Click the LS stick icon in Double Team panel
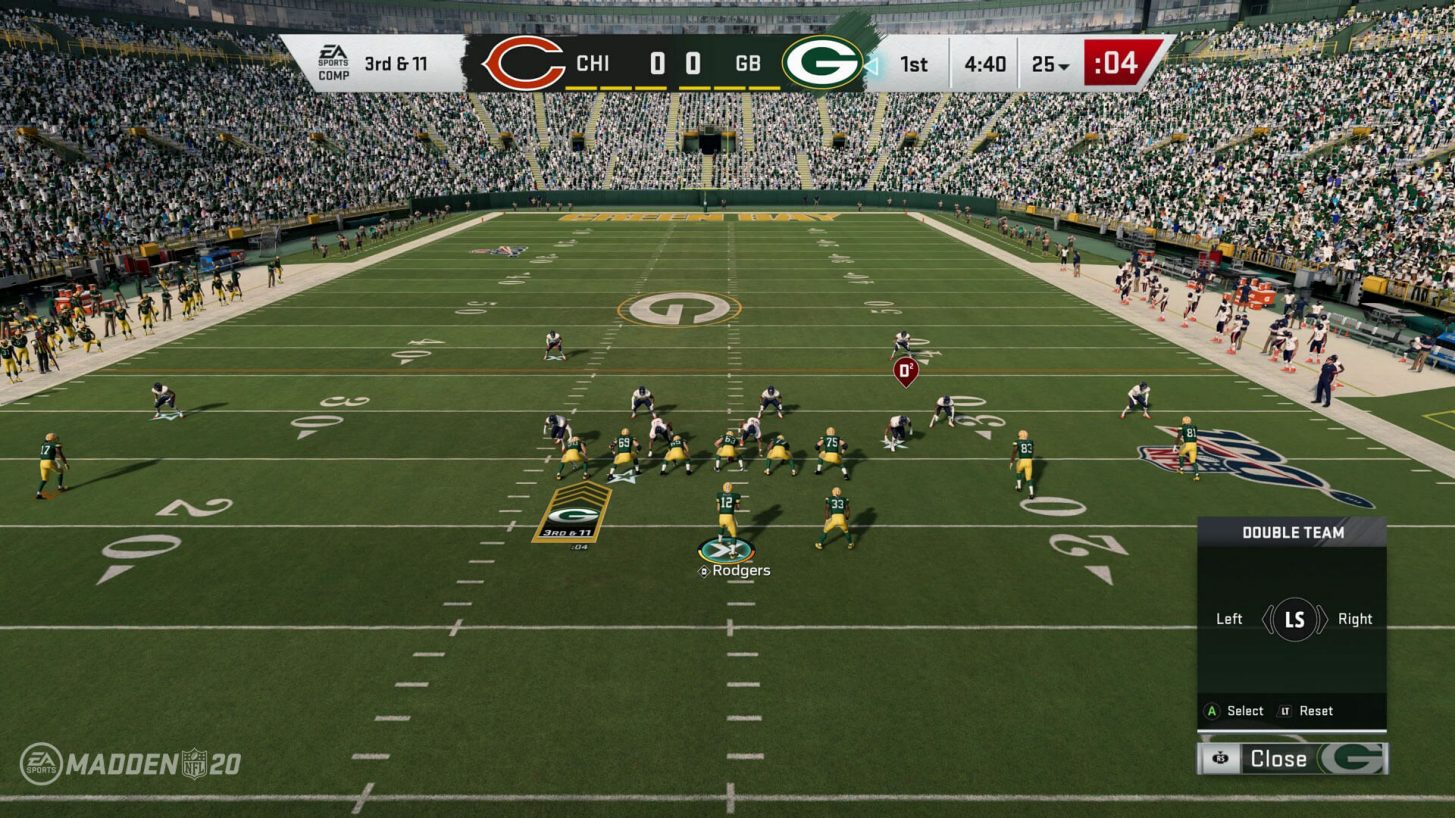The height and width of the screenshot is (818, 1455). pyautogui.click(x=1293, y=619)
